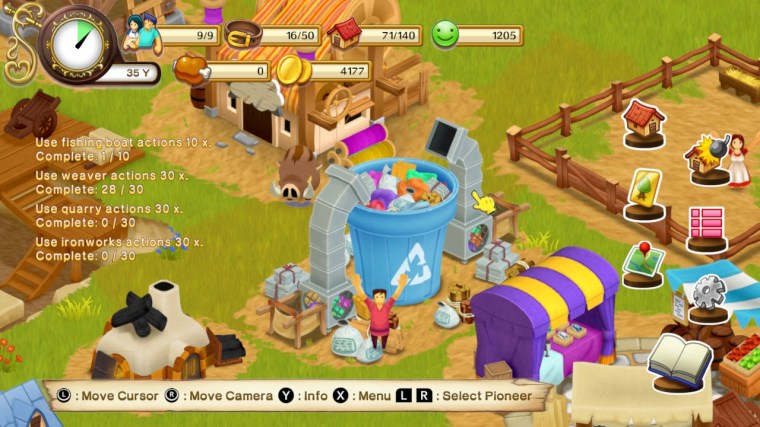Select the fishing boat actions objective
Screen dimensions: 760x427
point(117,149)
